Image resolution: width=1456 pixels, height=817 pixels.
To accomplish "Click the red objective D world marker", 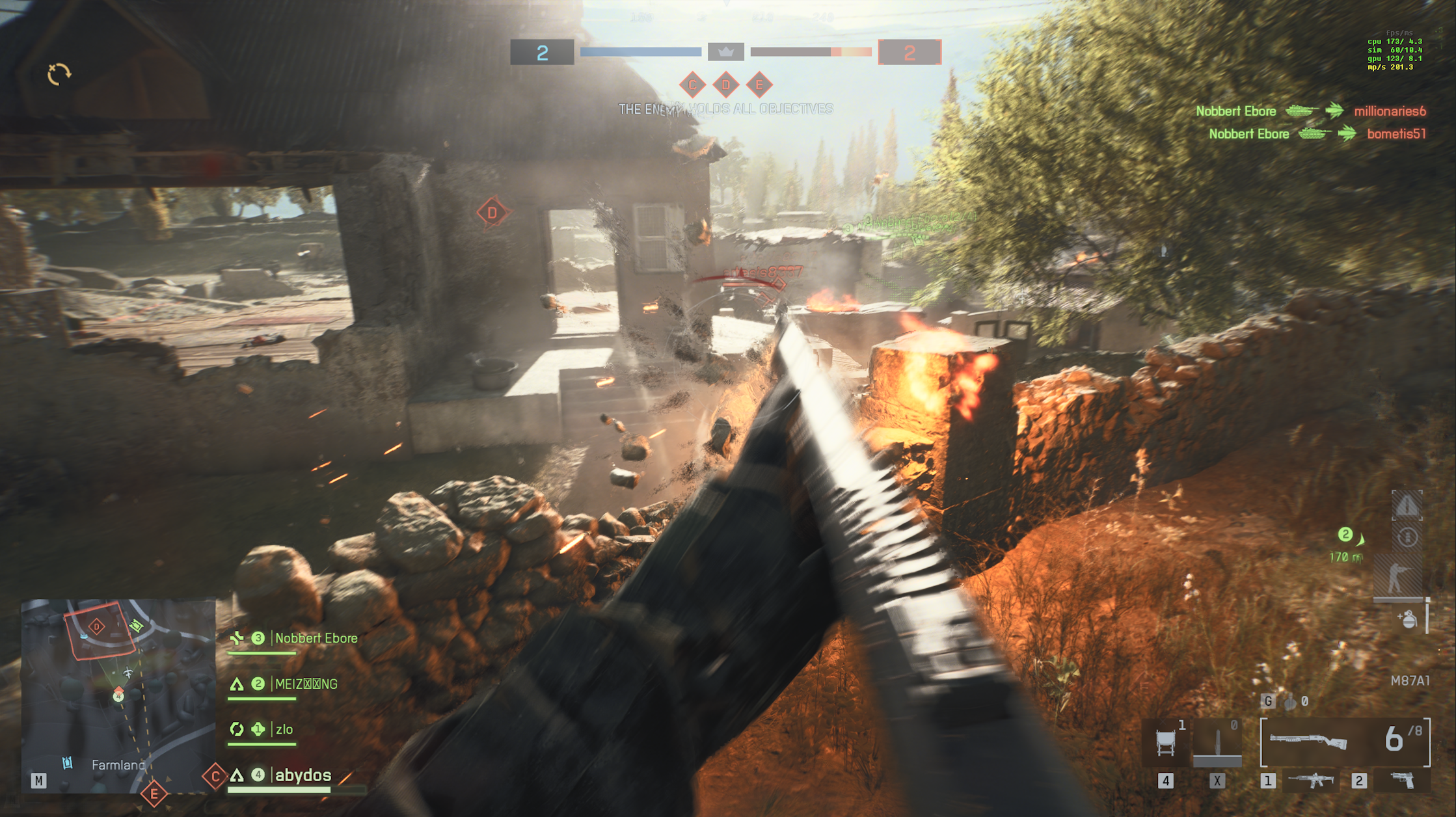I will click(x=492, y=212).
